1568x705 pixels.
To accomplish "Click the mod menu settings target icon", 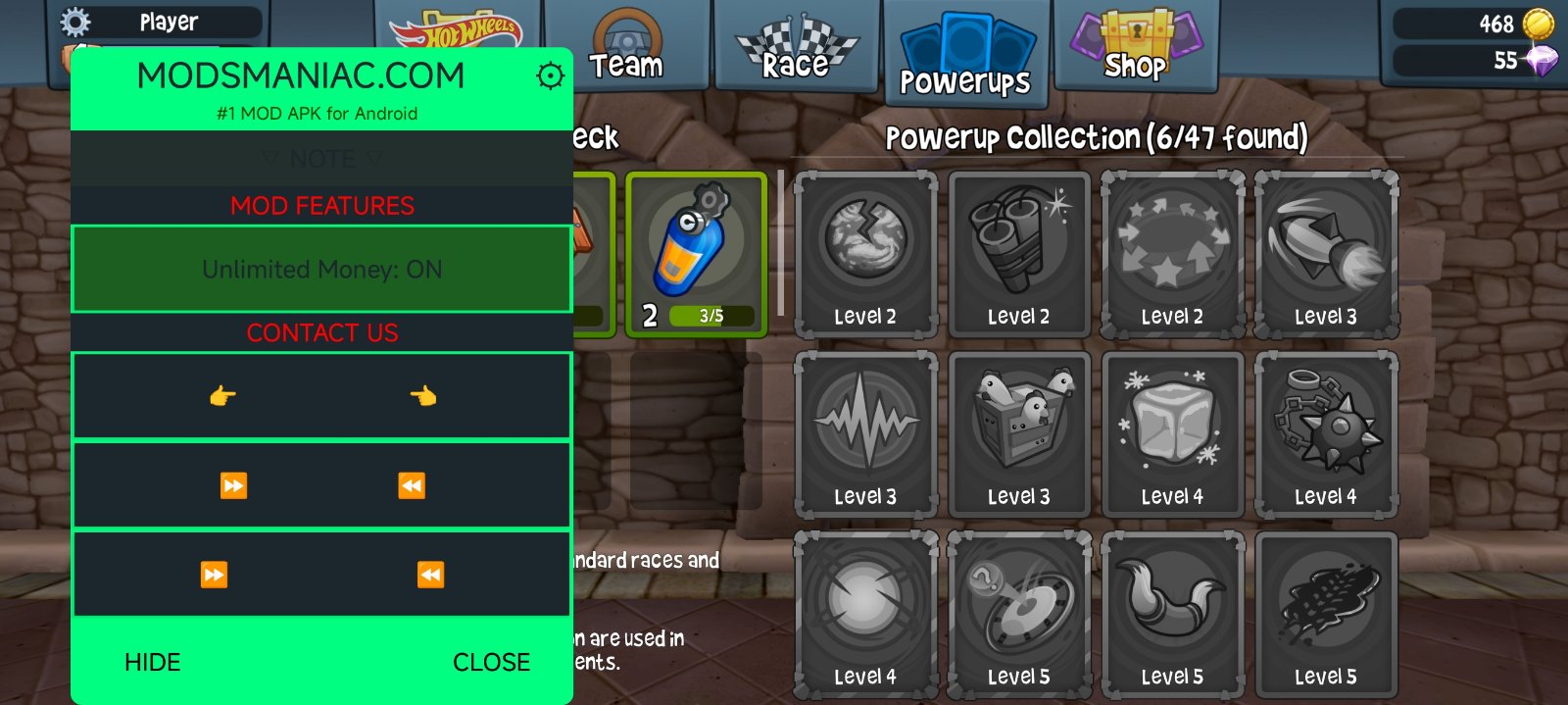I will [551, 76].
